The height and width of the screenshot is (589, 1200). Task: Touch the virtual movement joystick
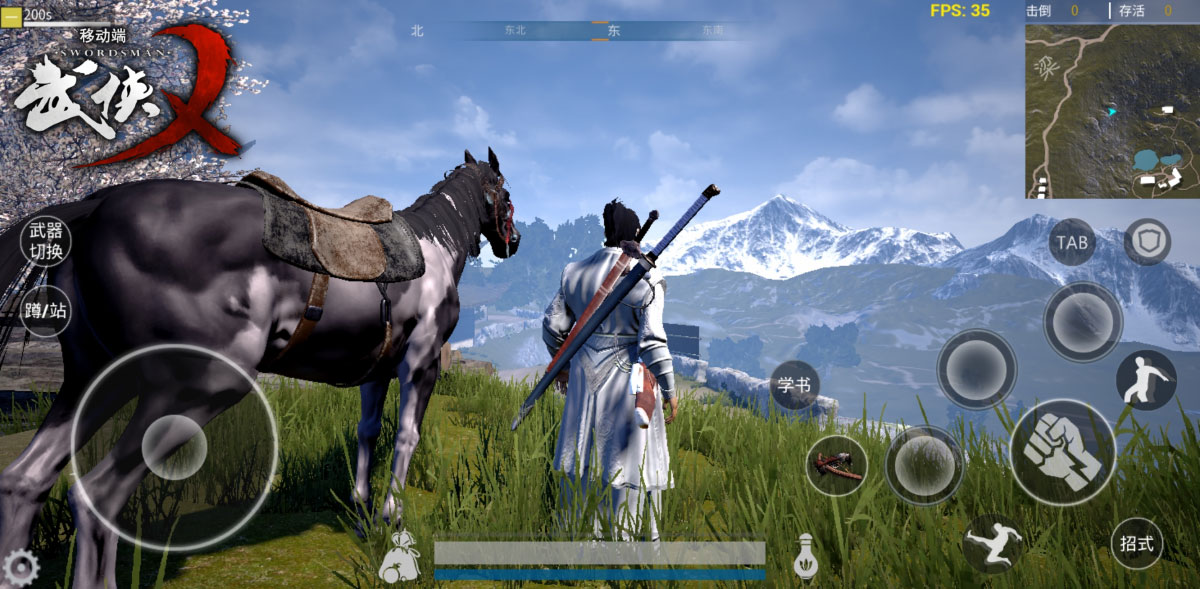[x=174, y=447]
